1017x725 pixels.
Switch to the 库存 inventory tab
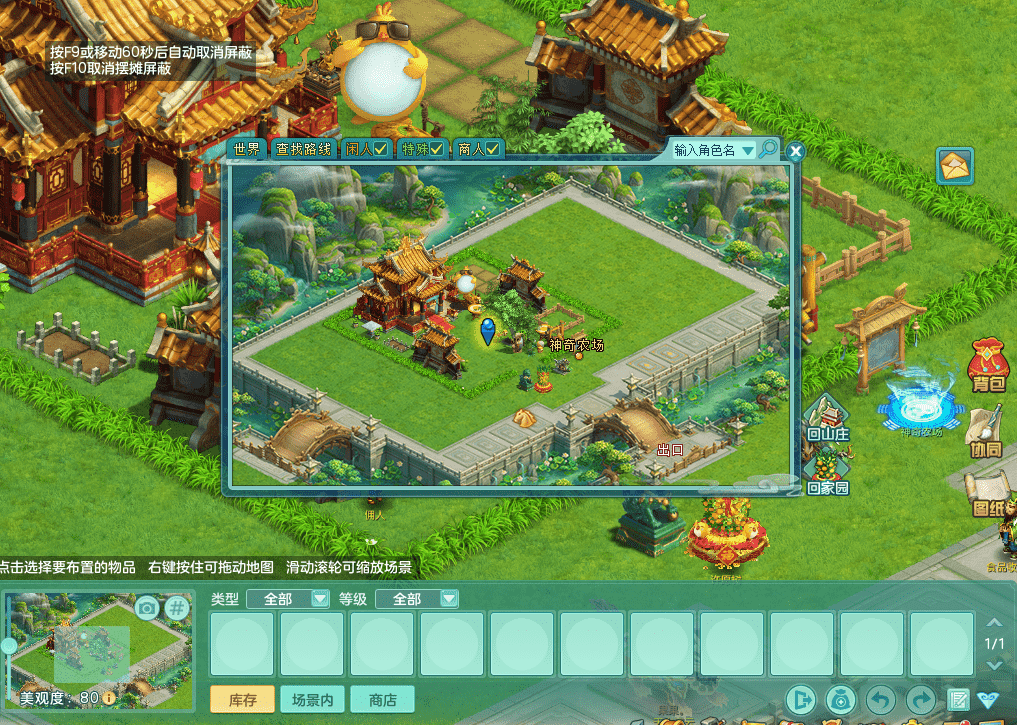pyautogui.click(x=244, y=700)
